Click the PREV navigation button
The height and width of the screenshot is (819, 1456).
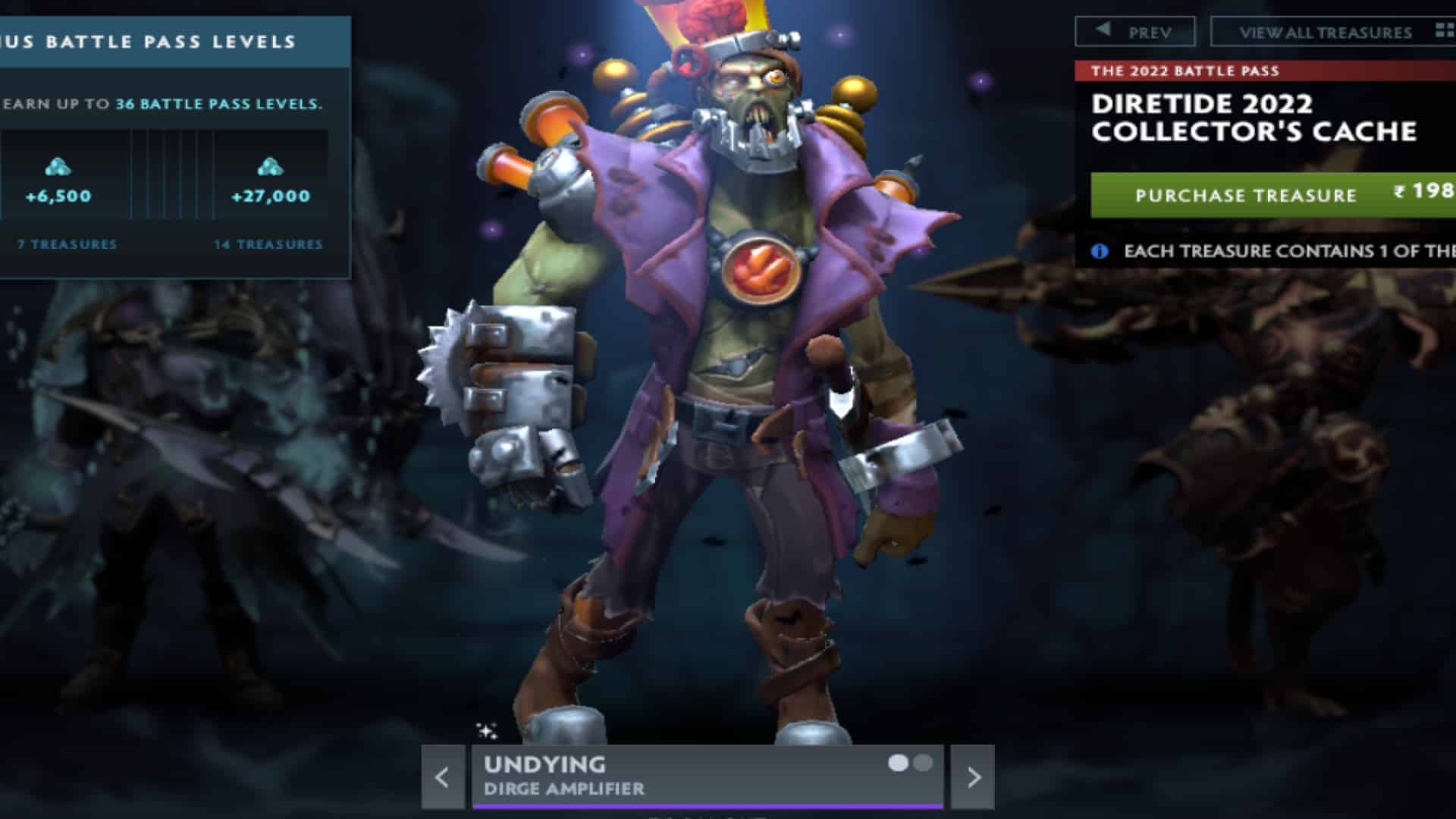tap(1134, 30)
